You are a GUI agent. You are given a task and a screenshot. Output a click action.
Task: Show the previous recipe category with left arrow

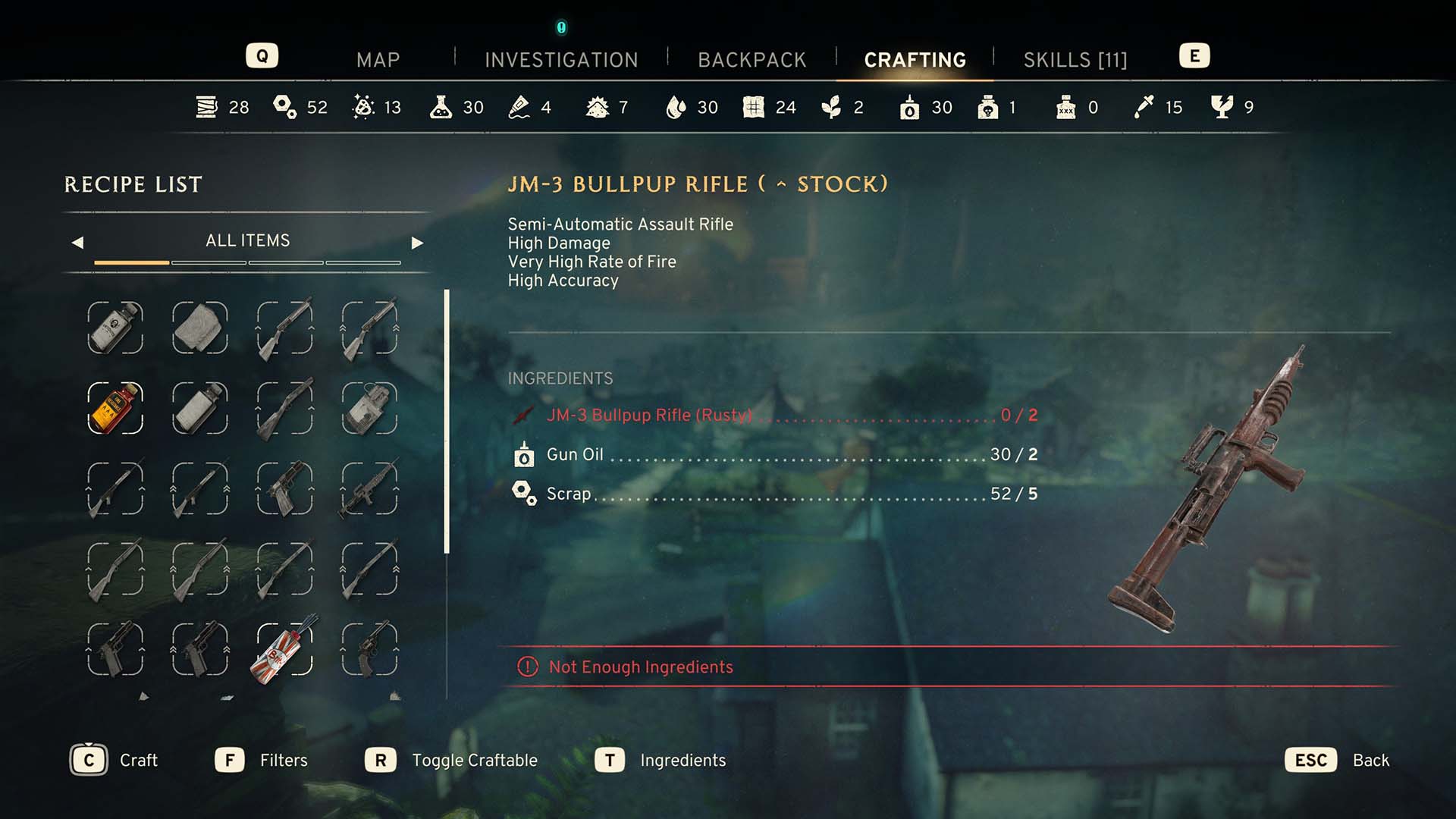(77, 243)
